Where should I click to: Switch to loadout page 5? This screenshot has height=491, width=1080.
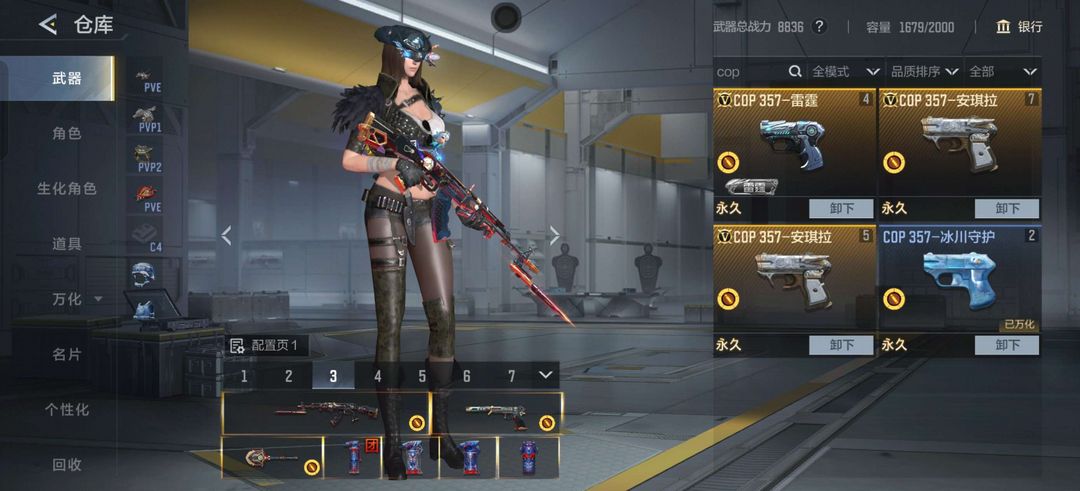coord(422,376)
